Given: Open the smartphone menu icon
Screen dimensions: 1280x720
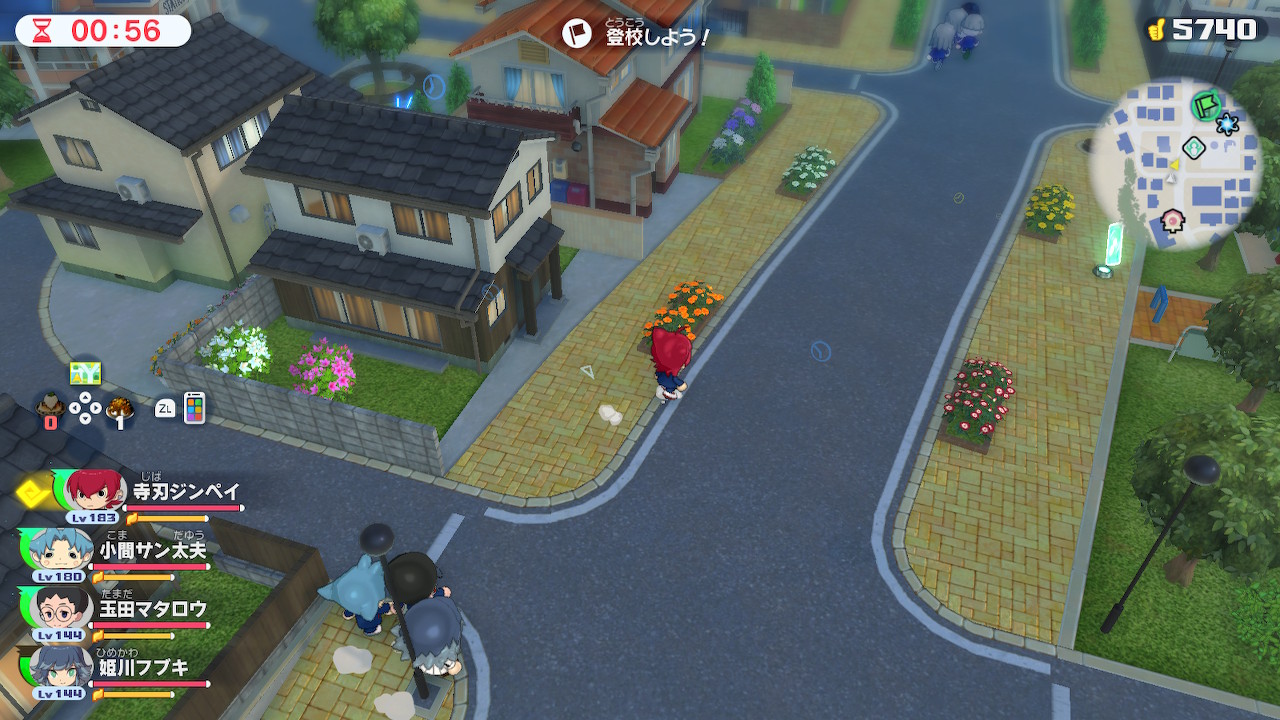Looking at the screenshot, I should tap(194, 407).
